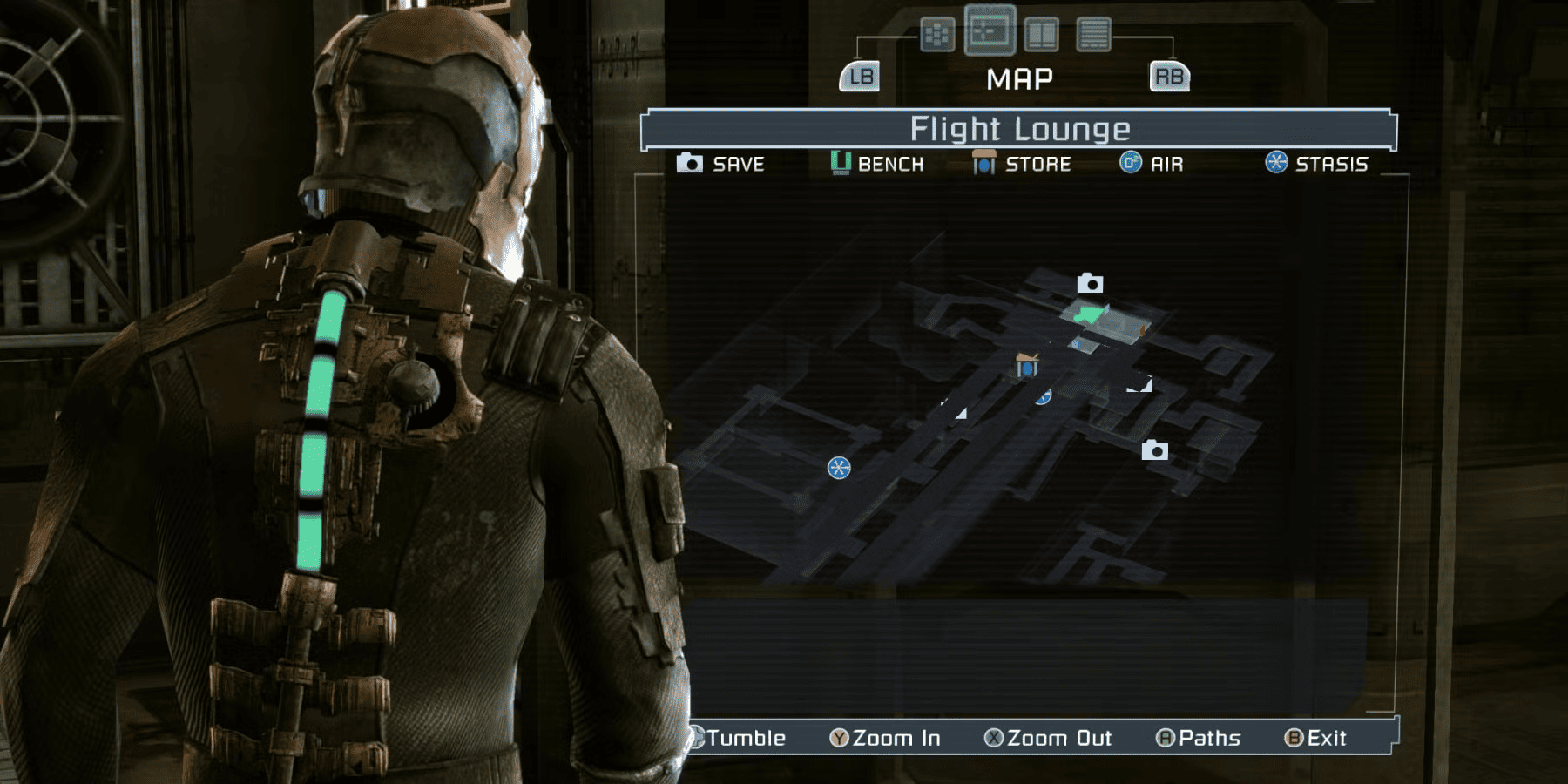Viewport: 1568px width, 784px height.
Task: Click the AIR legend icon
Action: tap(1132, 163)
